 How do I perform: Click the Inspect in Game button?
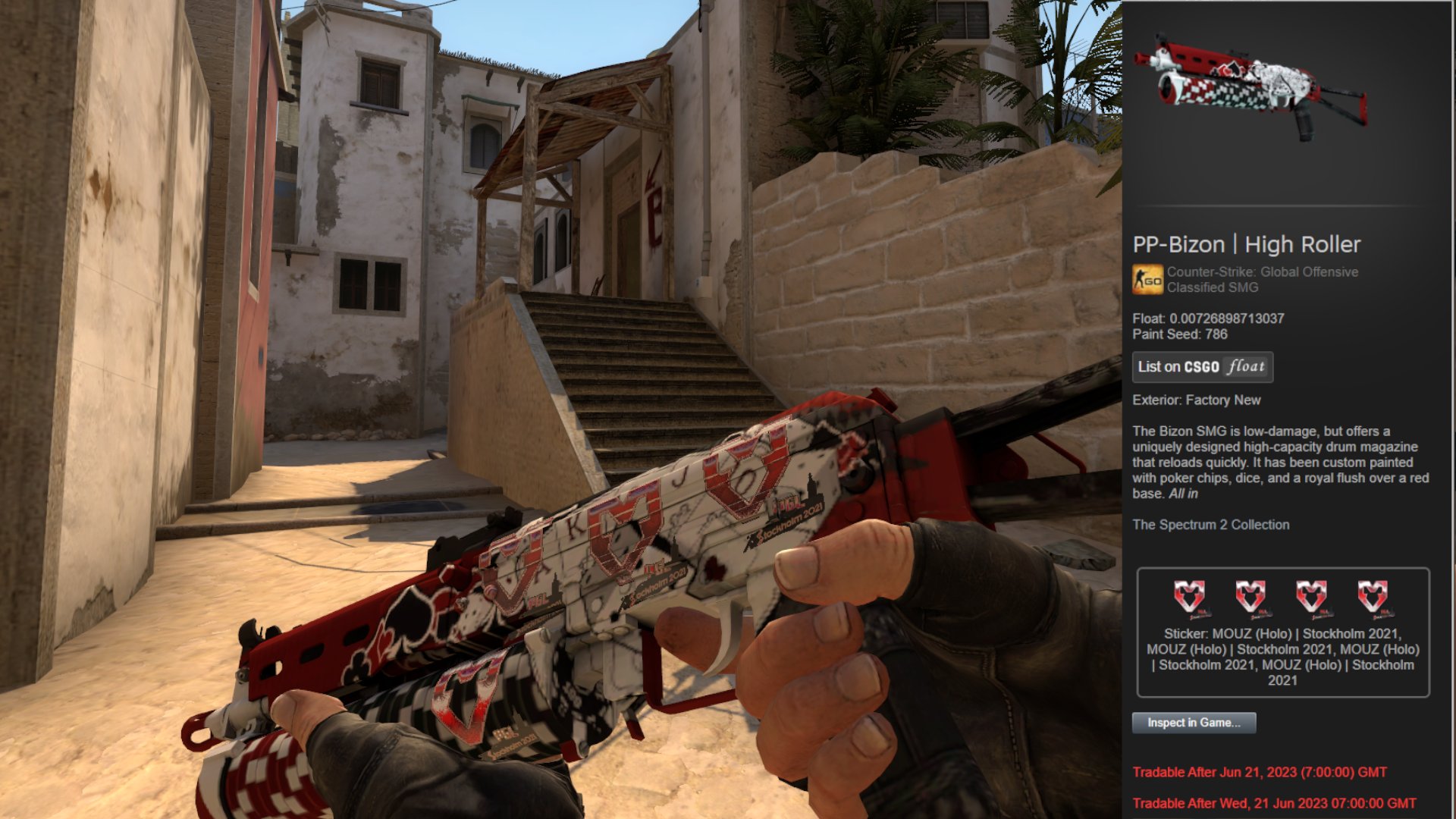click(1194, 723)
